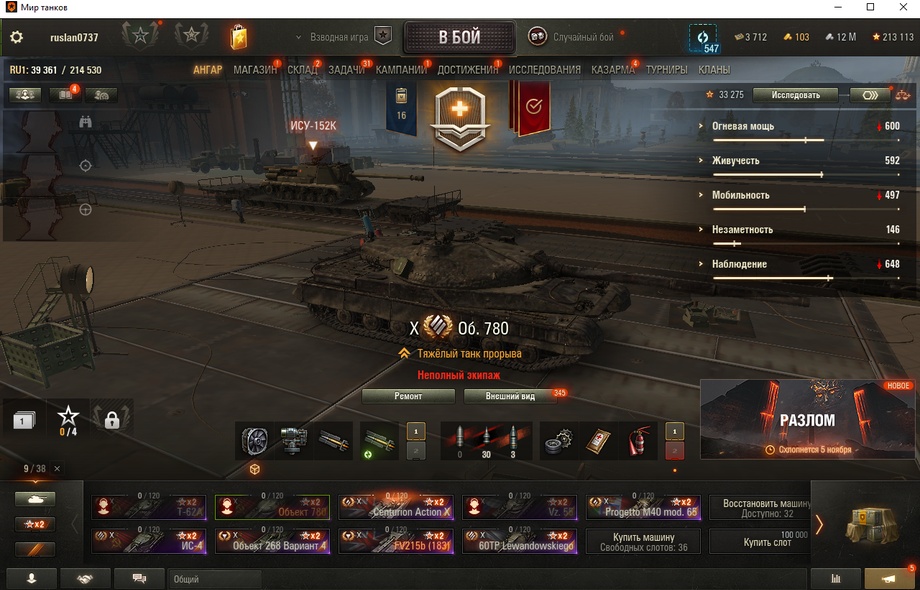Click the Ремонт button
Image resolution: width=920 pixels, height=590 pixels.
tap(408, 396)
